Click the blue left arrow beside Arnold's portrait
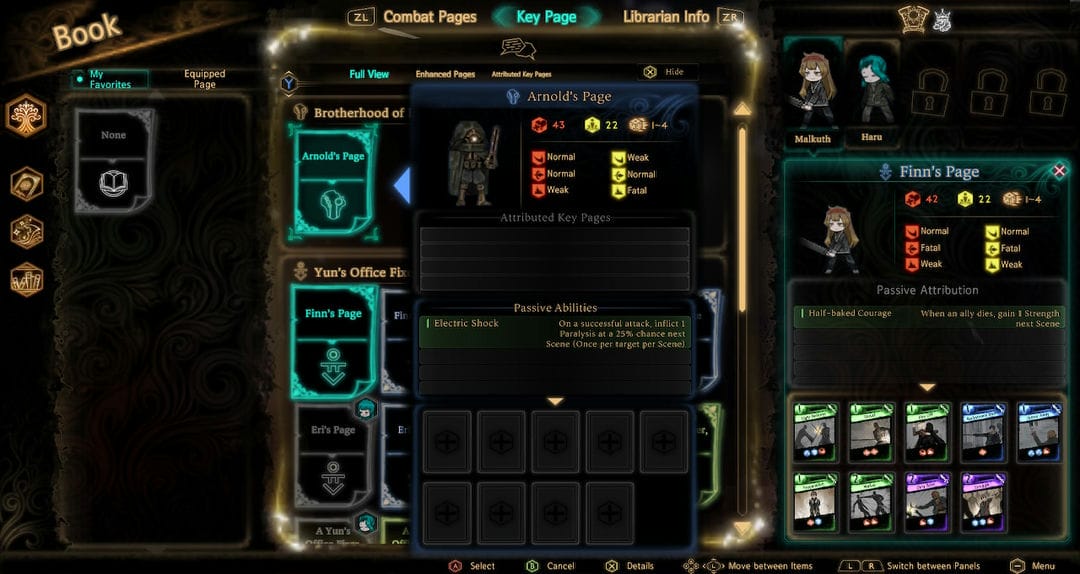Image resolution: width=1080 pixels, height=574 pixels. click(x=402, y=185)
